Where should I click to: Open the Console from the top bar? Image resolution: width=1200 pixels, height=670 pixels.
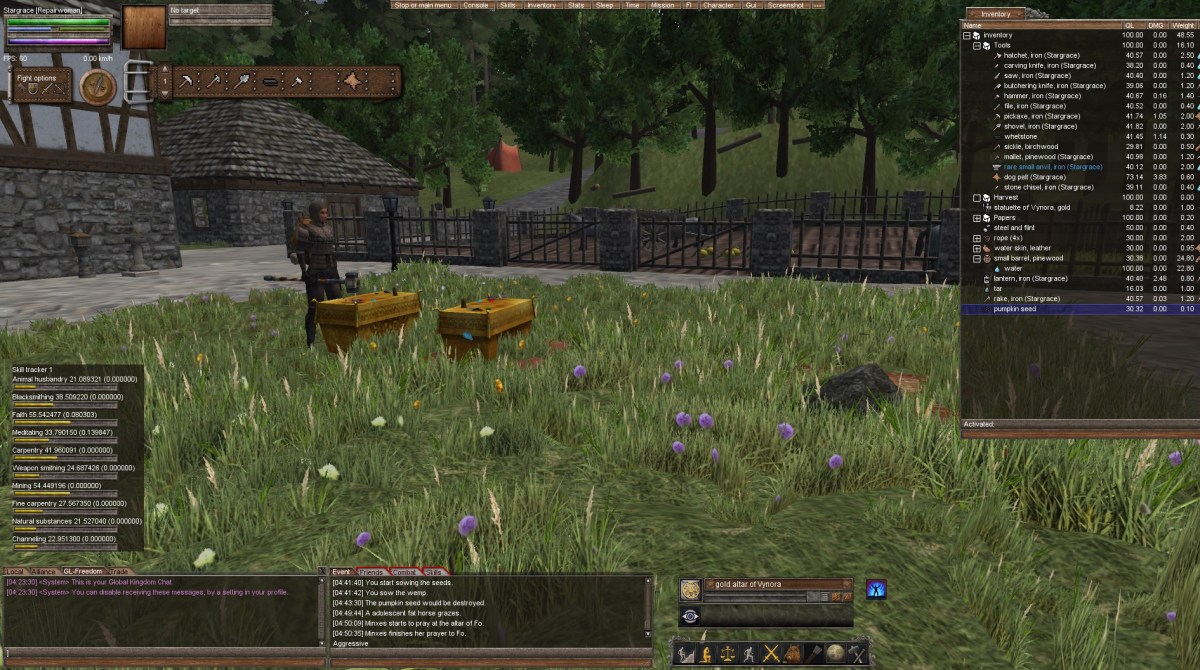pos(476,5)
